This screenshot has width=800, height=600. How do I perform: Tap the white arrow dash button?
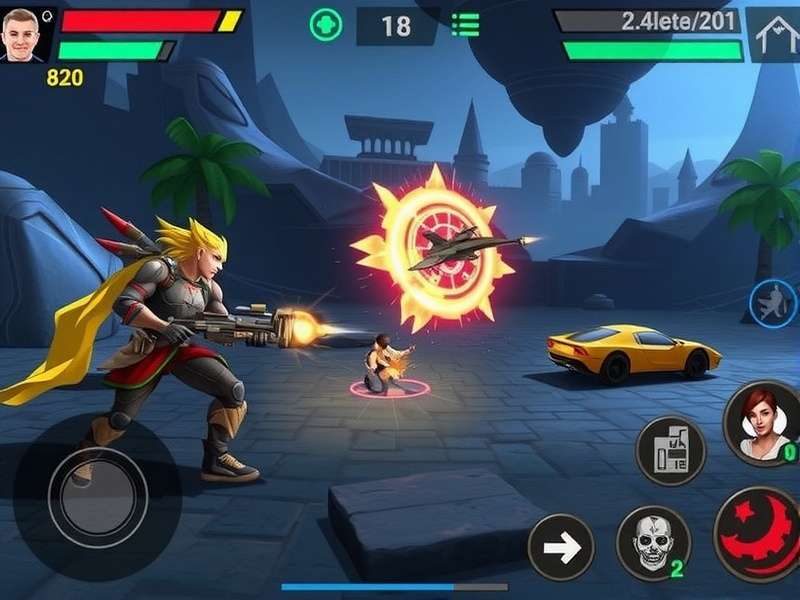coord(561,547)
